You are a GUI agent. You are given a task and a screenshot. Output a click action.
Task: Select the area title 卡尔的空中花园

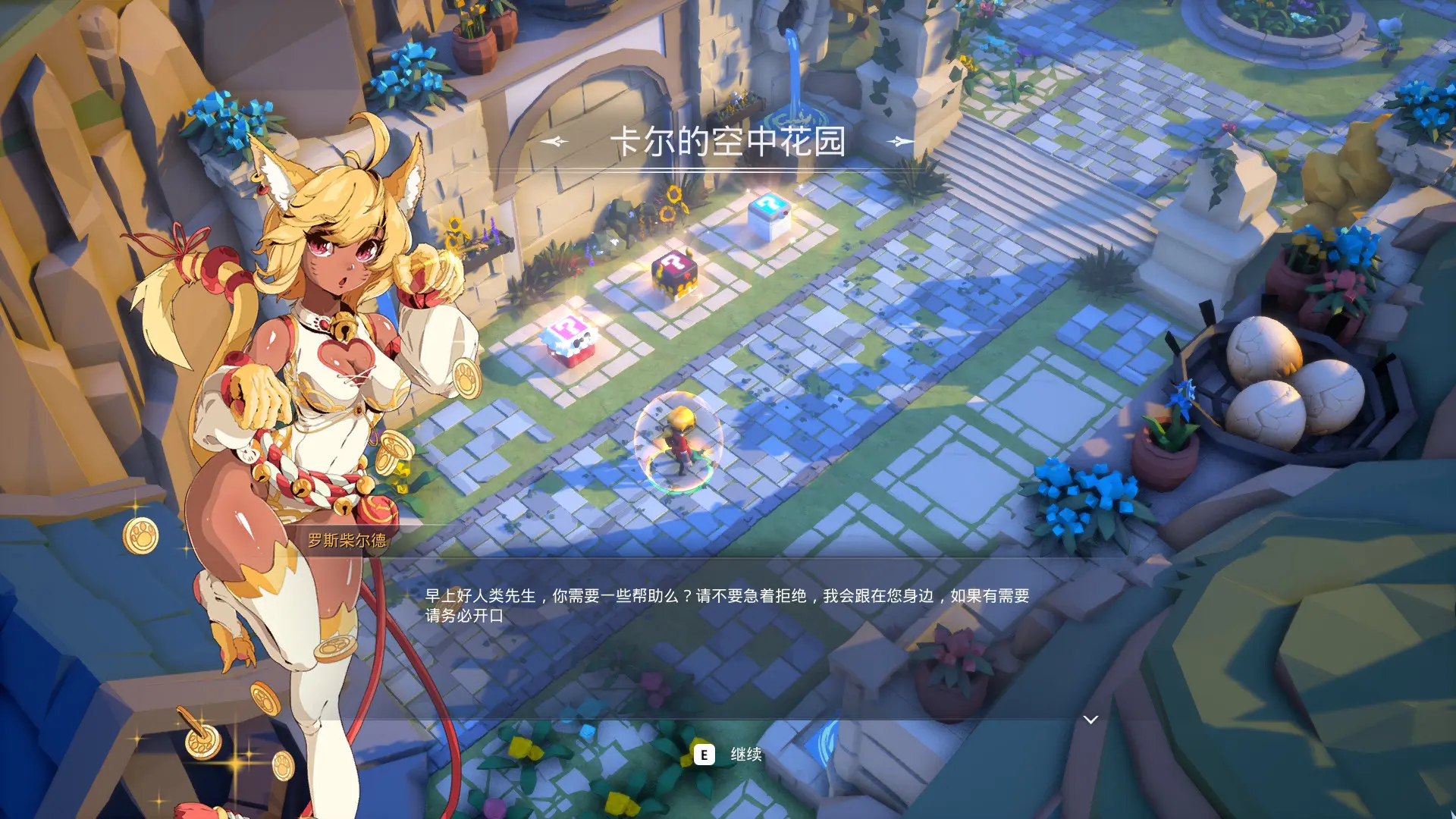[x=728, y=141]
